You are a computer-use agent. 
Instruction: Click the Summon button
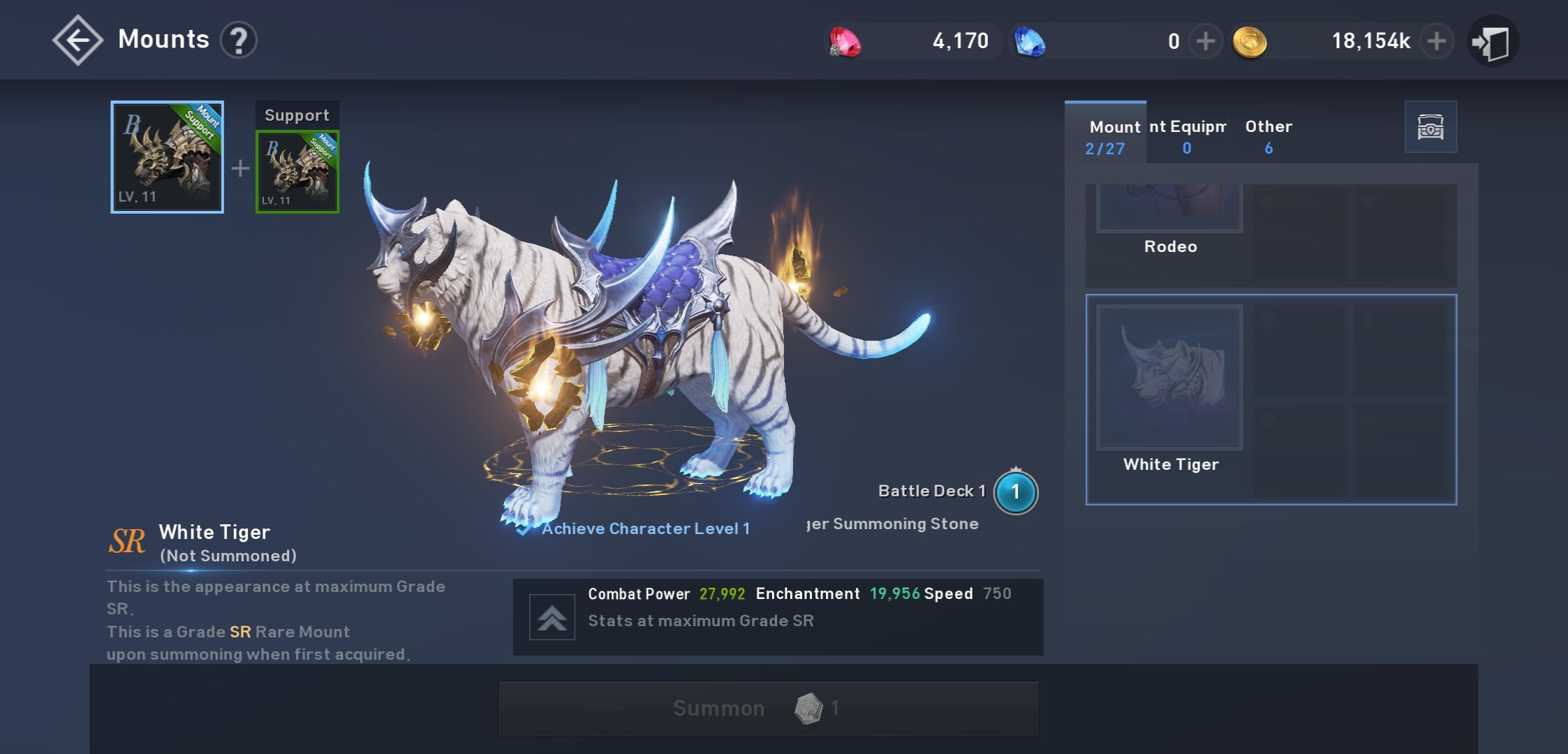[768, 709]
